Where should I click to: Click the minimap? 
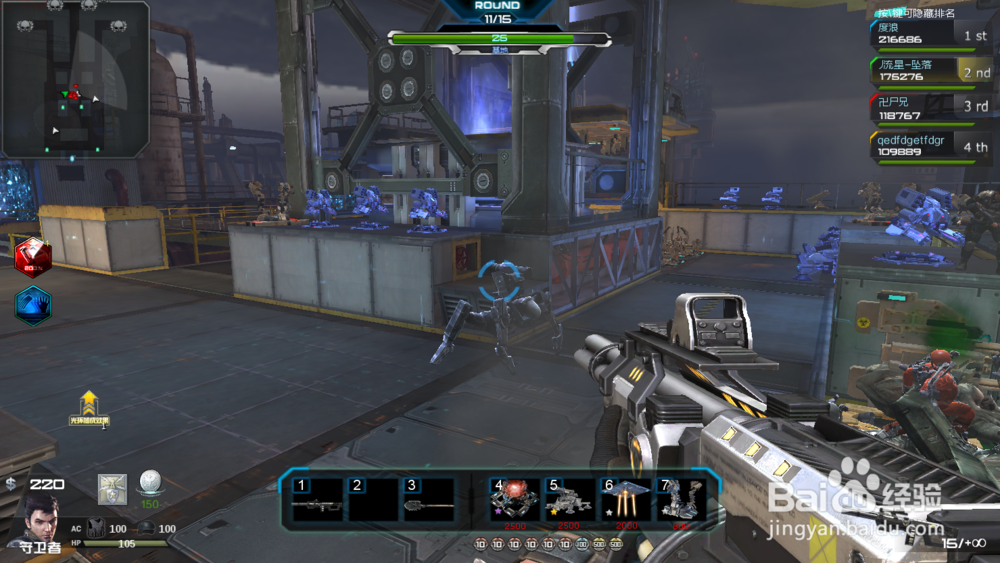(x=75, y=78)
